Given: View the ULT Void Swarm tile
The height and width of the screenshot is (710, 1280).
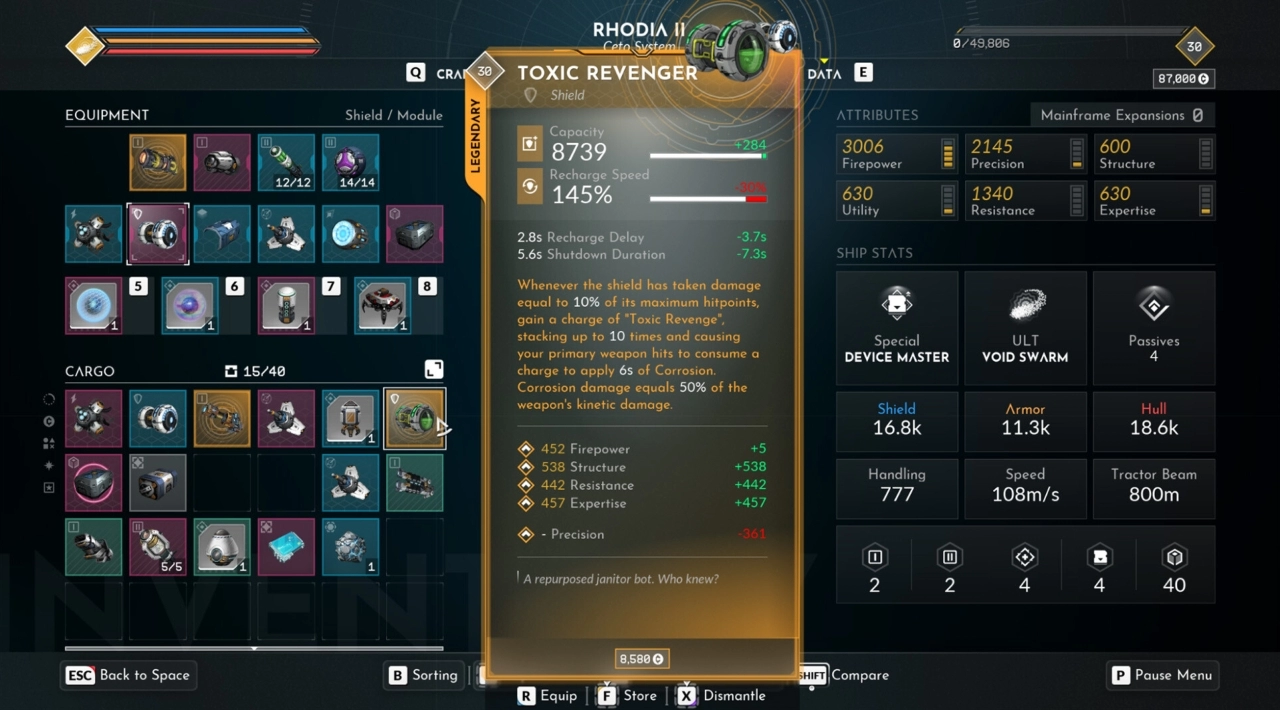Looking at the screenshot, I should click(1025, 328).
